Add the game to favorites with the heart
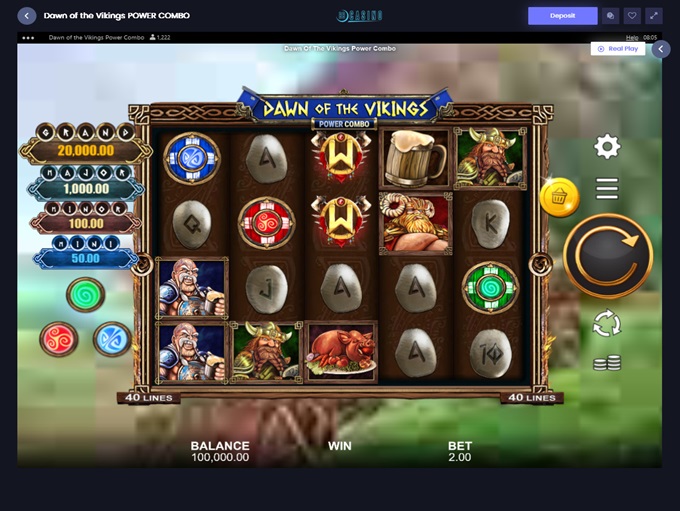 (x=632, y=16)
